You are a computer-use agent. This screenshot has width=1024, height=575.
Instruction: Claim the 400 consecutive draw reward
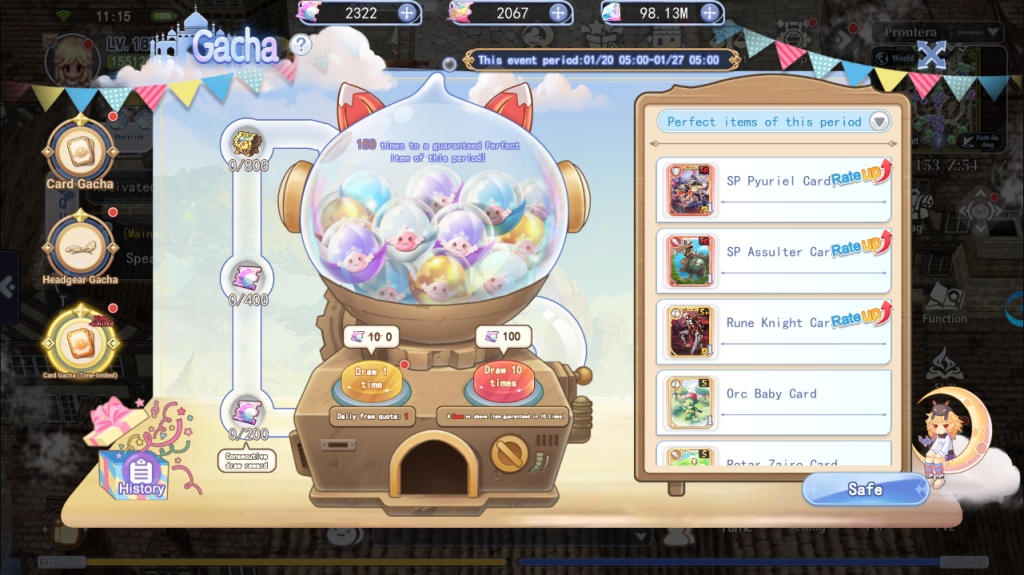(247, 276)
